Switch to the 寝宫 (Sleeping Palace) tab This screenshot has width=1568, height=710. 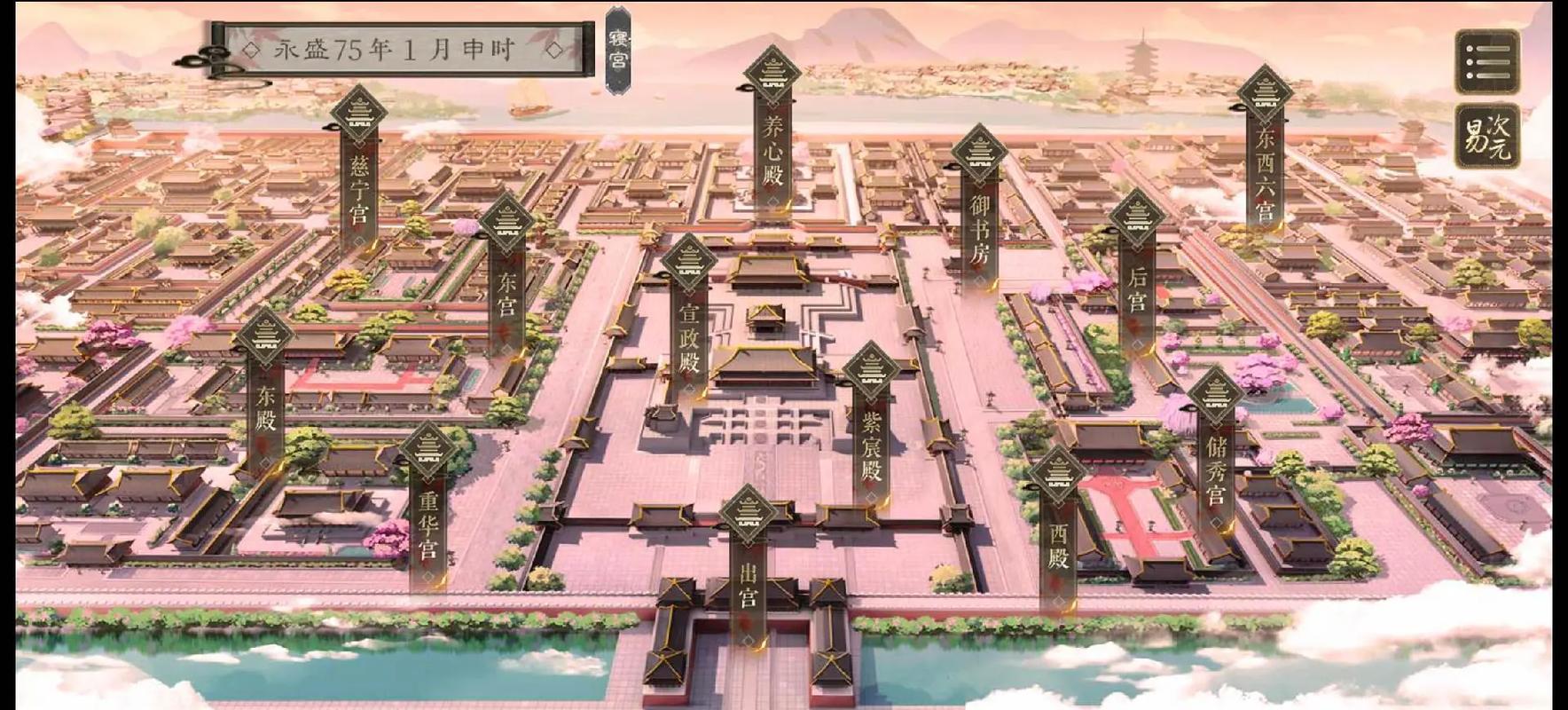618,44
